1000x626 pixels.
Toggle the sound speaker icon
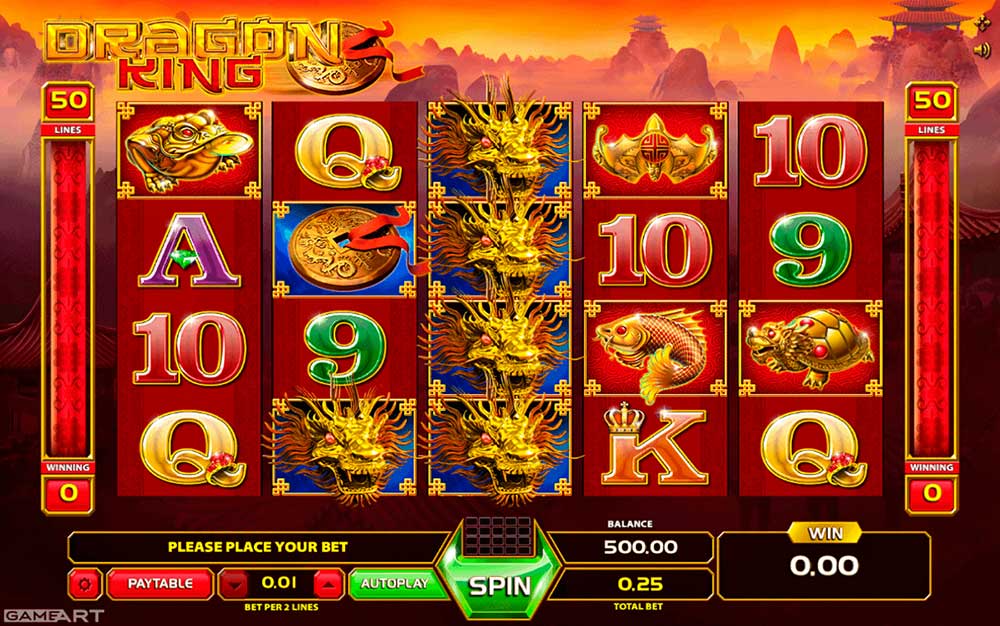(984, 48)
